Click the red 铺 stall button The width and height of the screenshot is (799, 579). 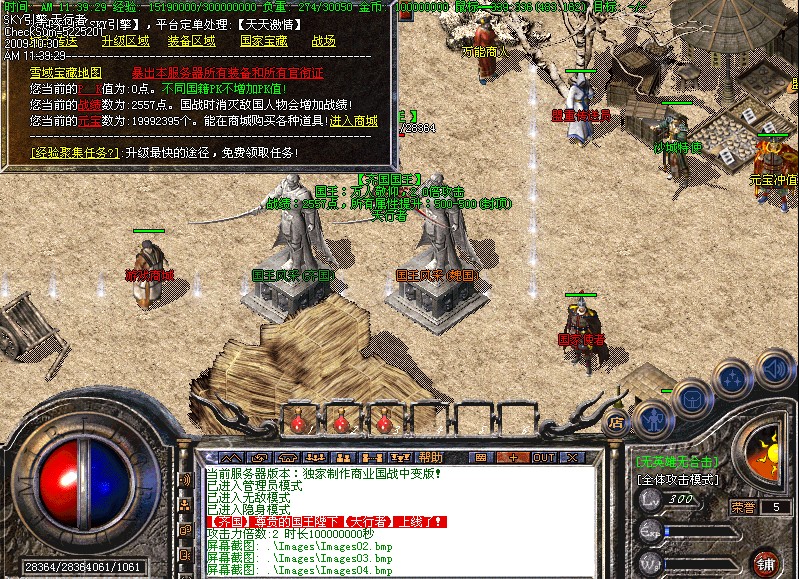tap(765, 561)
